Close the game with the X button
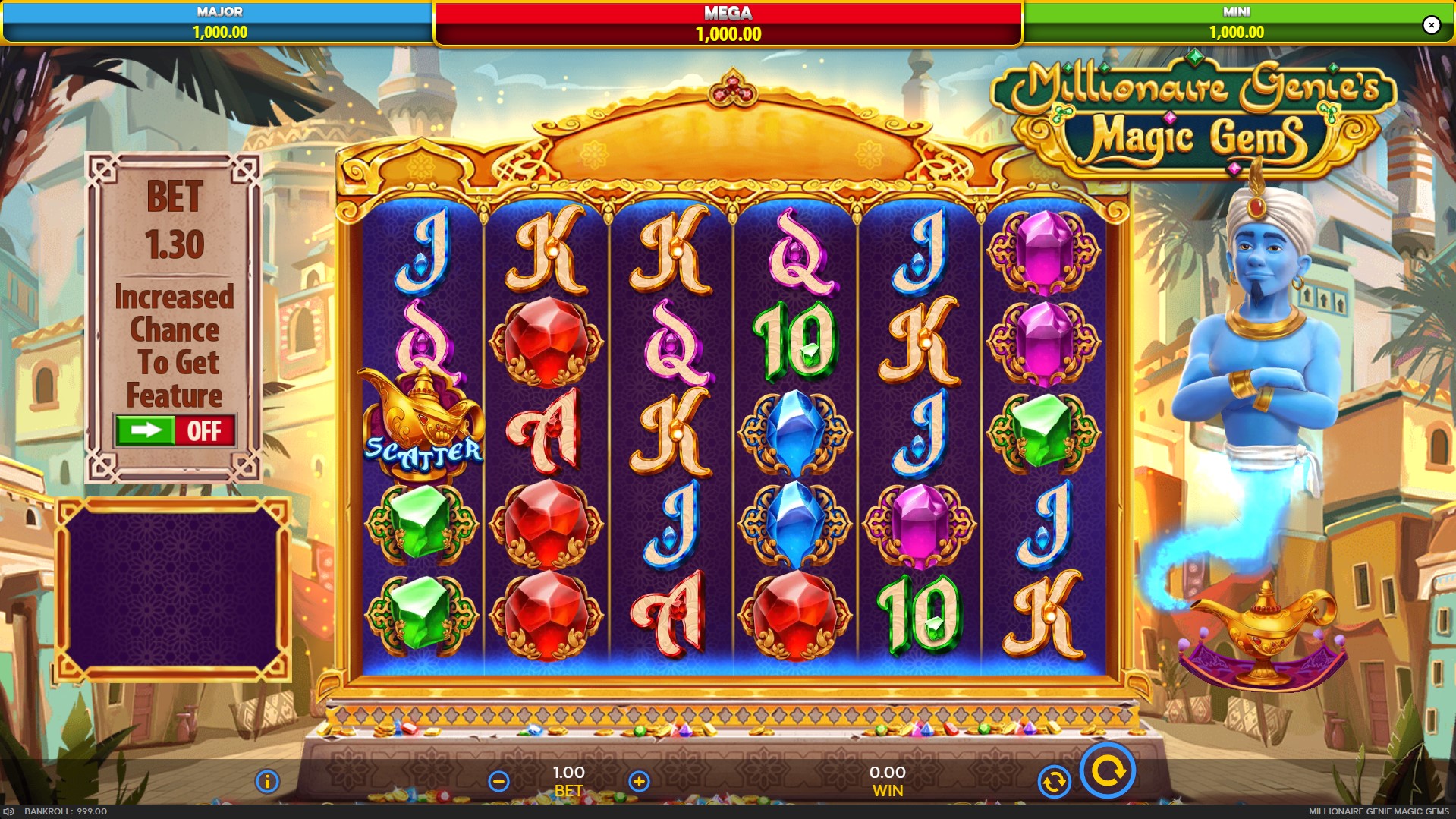This screenshot has height=819, width=1456. coord(1432,24)
